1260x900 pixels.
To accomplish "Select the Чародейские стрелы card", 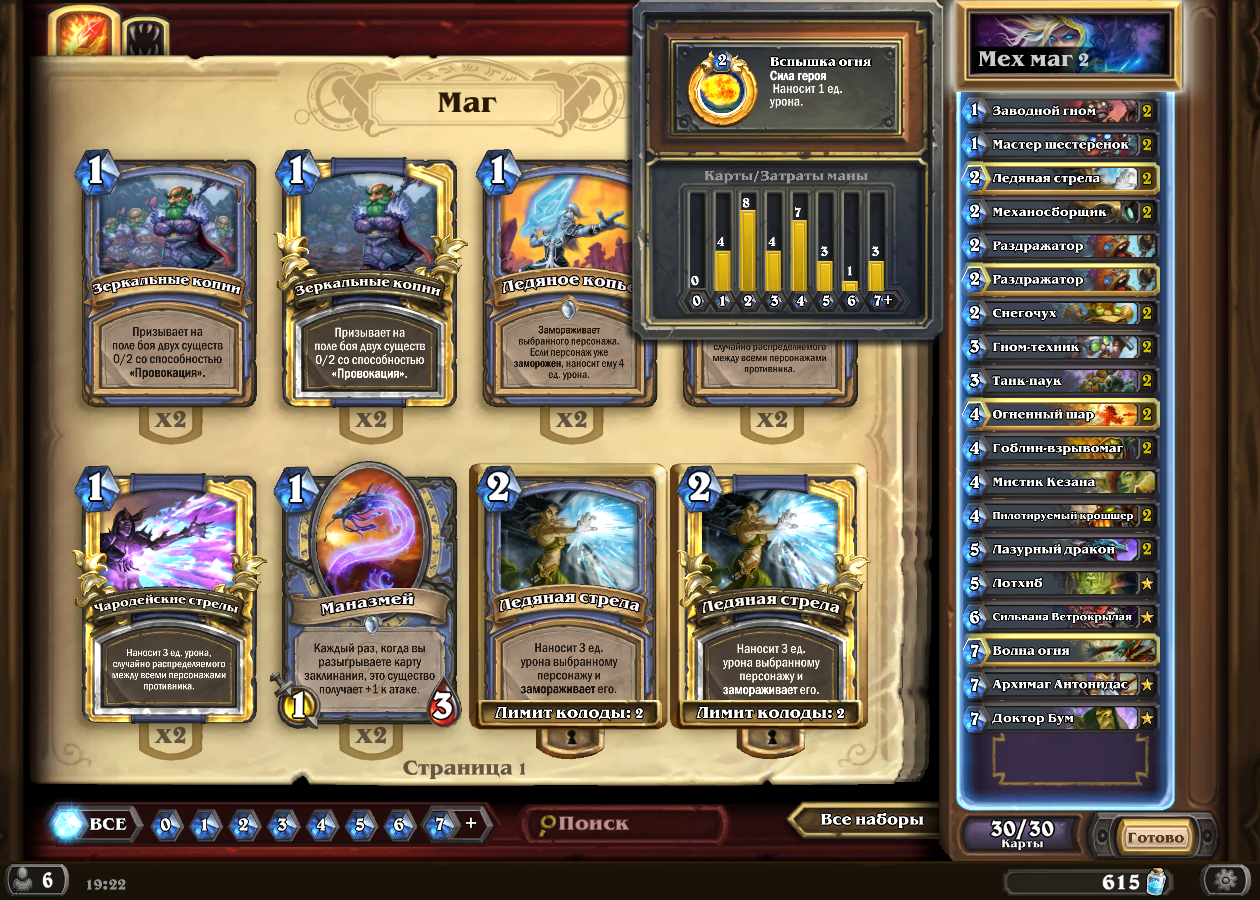I will 170,598.
